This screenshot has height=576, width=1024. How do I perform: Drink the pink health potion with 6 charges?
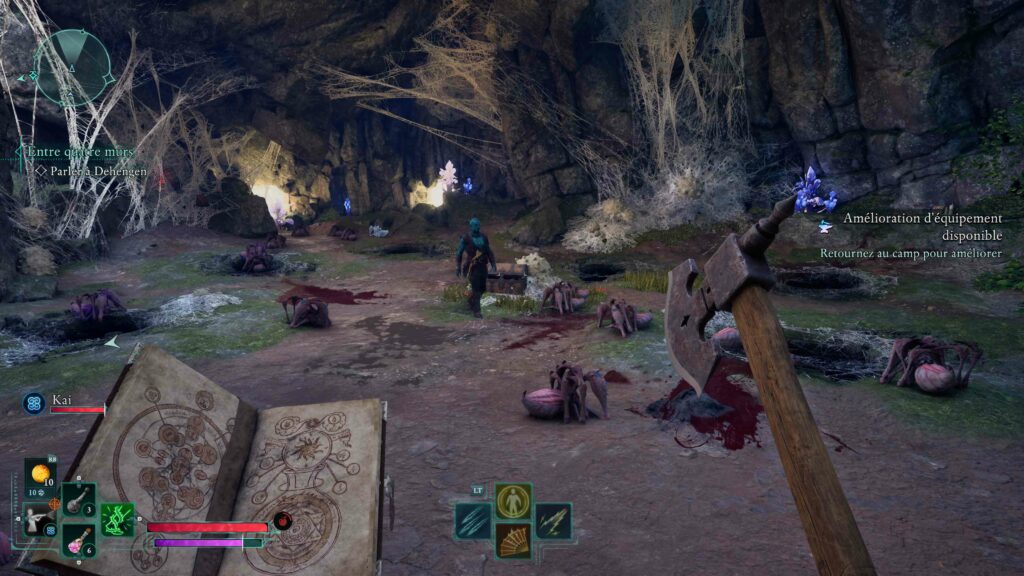pos(79,540)
